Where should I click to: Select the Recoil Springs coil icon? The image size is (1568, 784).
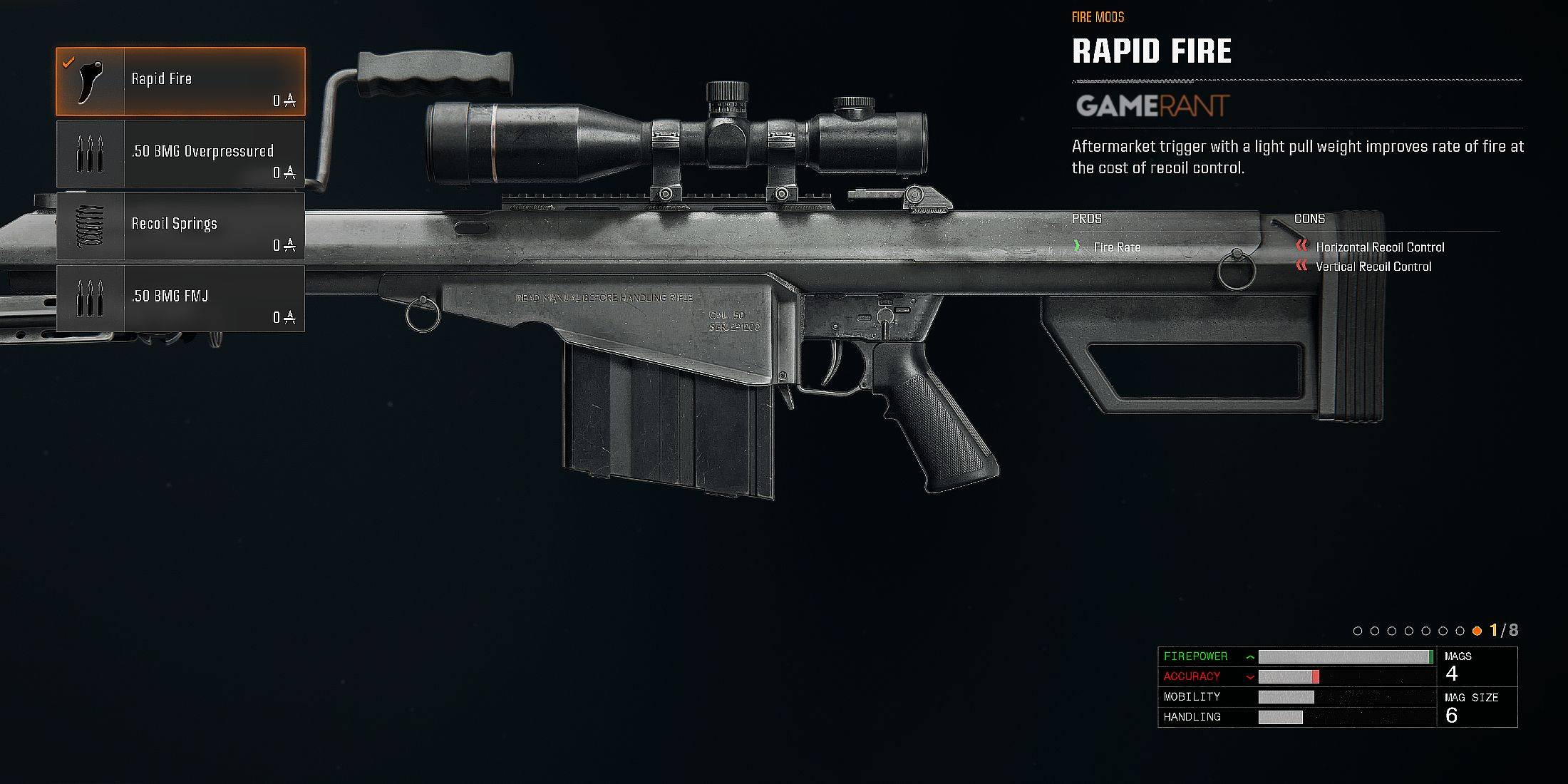(89, 226)
